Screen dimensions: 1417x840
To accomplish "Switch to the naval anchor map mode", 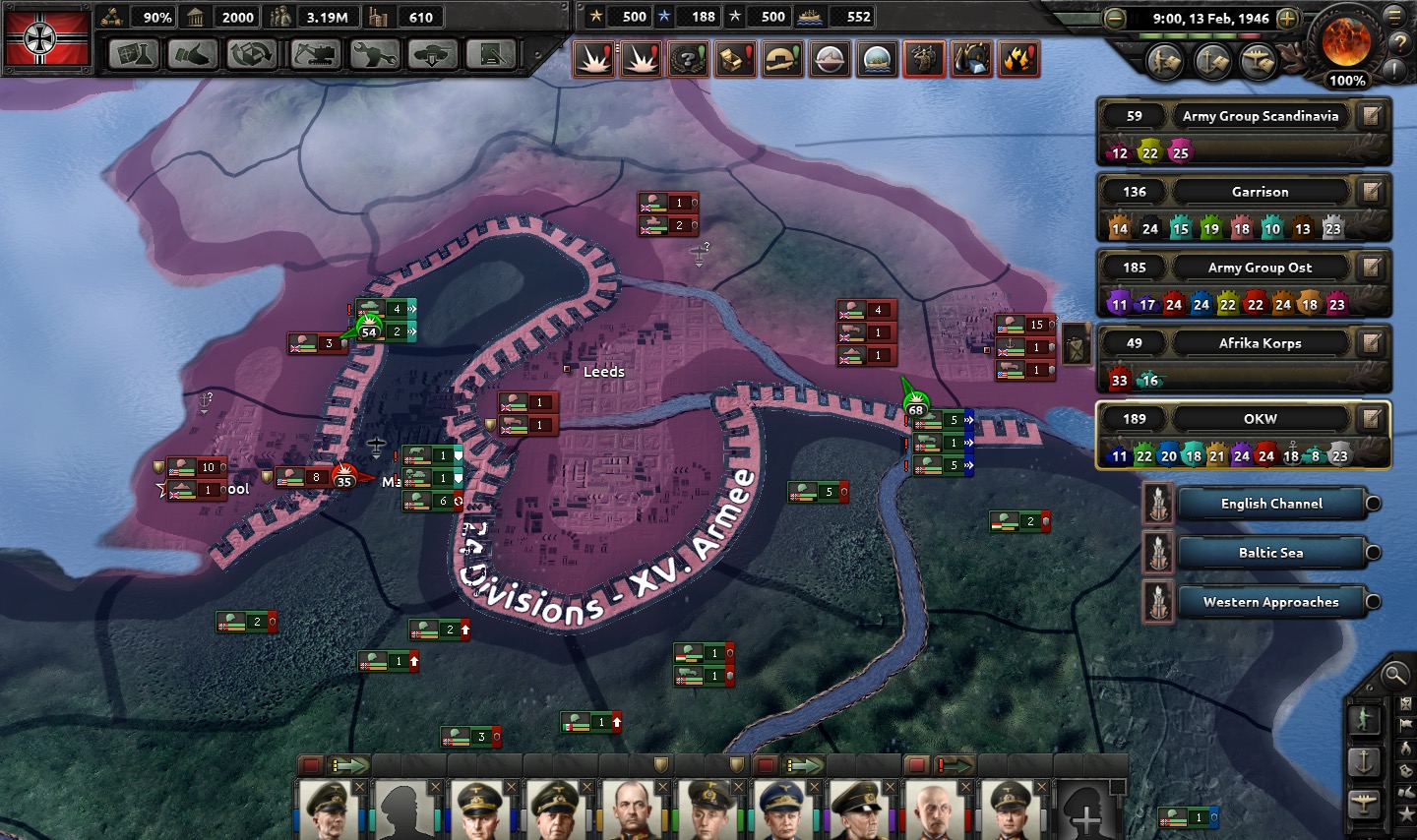I will pyautogui.click(x=1364, y=761).
